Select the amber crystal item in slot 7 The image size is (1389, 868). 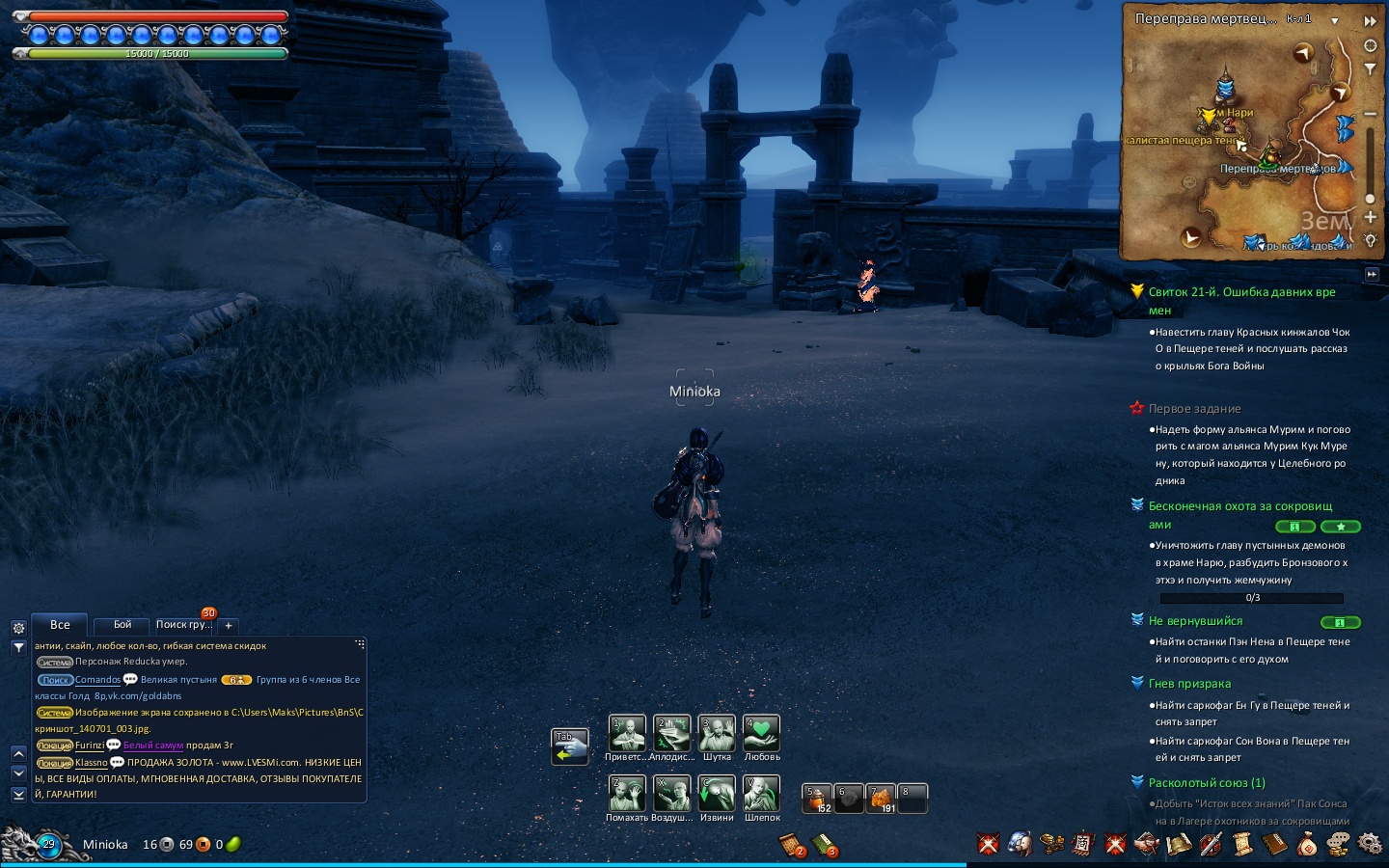(881, 799)
